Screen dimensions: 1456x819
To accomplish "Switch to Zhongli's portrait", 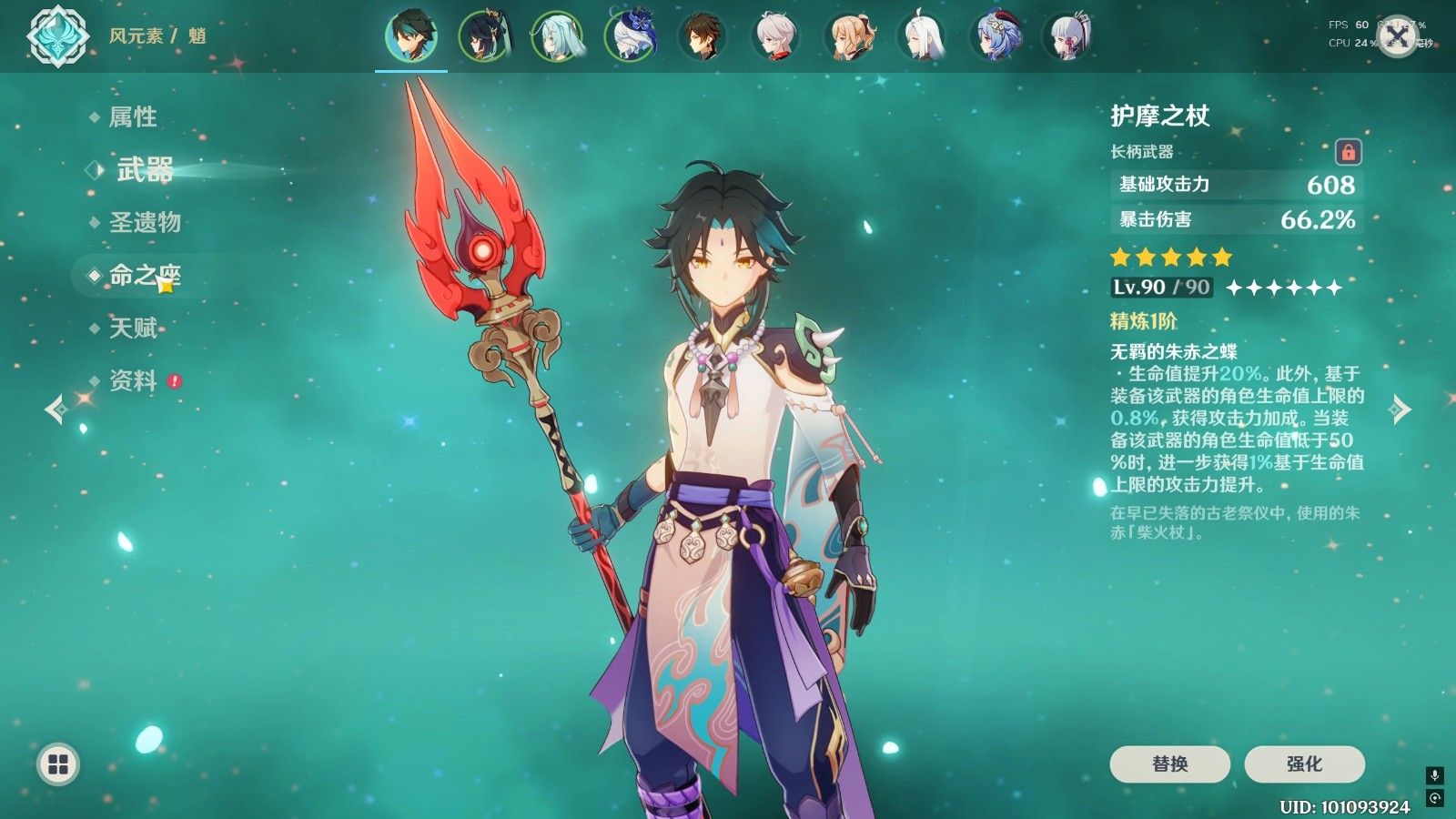I will 703,37.
